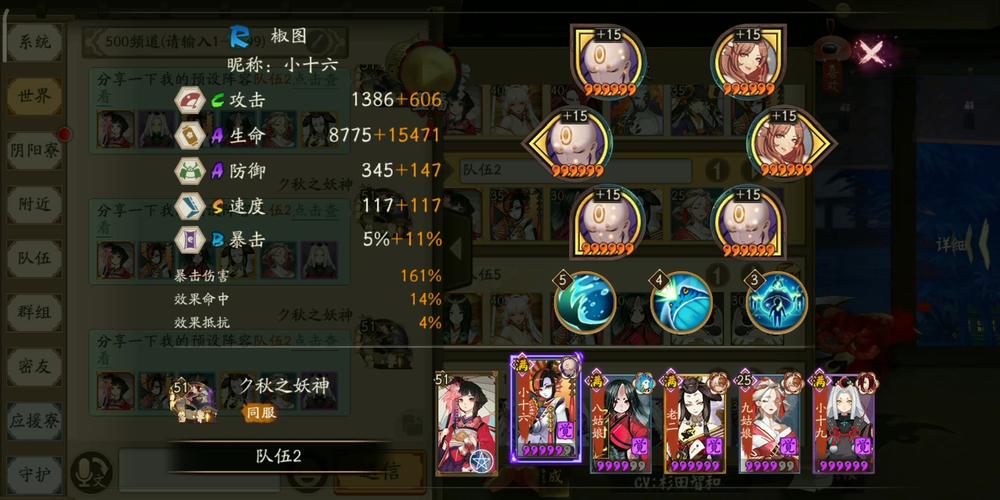View the level 4 blue fish skill icon

click(x=681, y=301)
